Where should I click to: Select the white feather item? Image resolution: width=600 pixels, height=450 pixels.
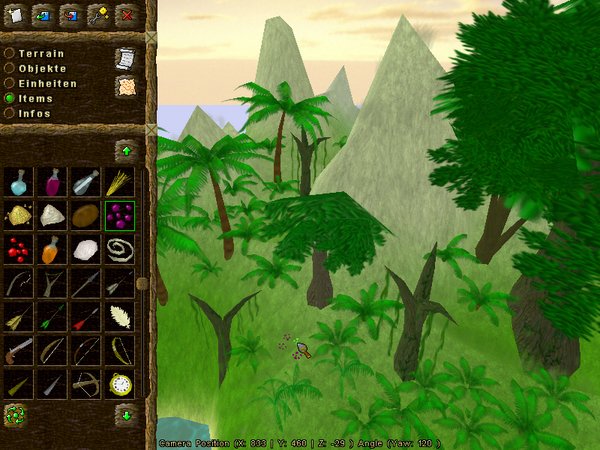point(119,316)
